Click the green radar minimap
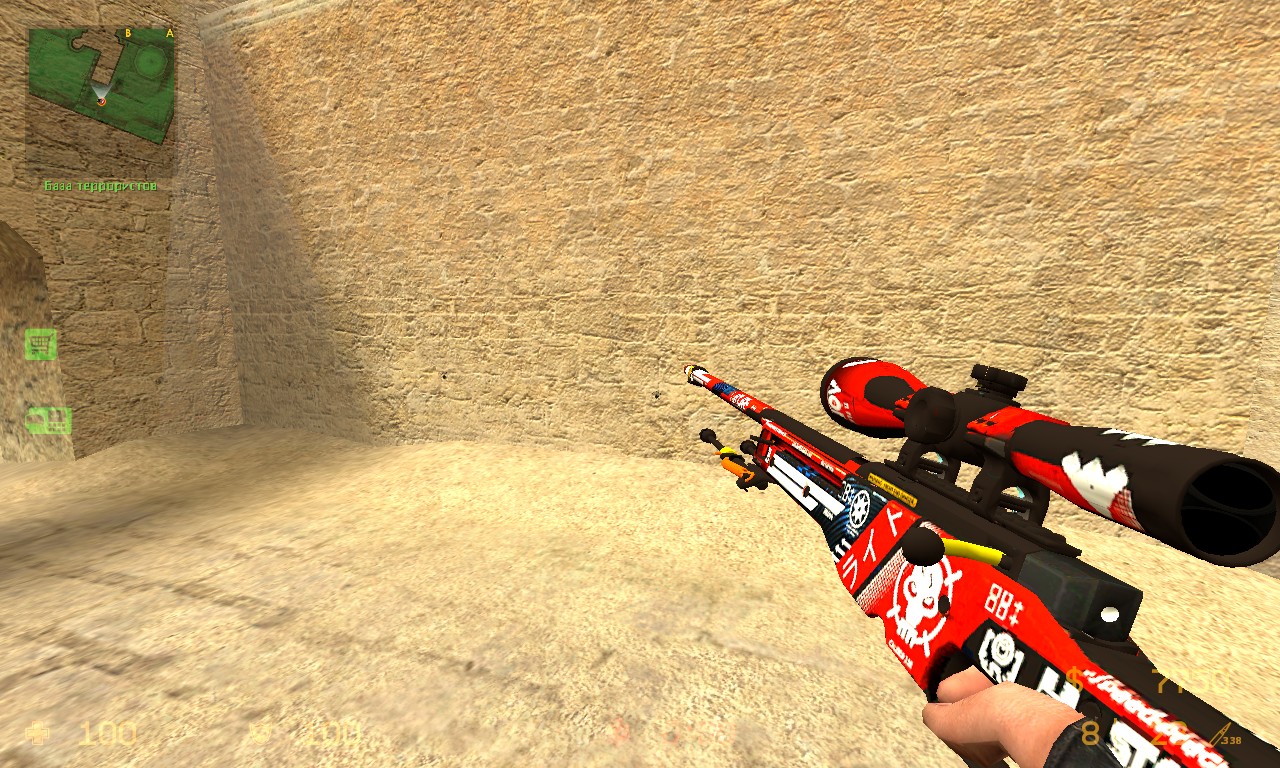1280x768 pixels. click(x=101, y=85)
